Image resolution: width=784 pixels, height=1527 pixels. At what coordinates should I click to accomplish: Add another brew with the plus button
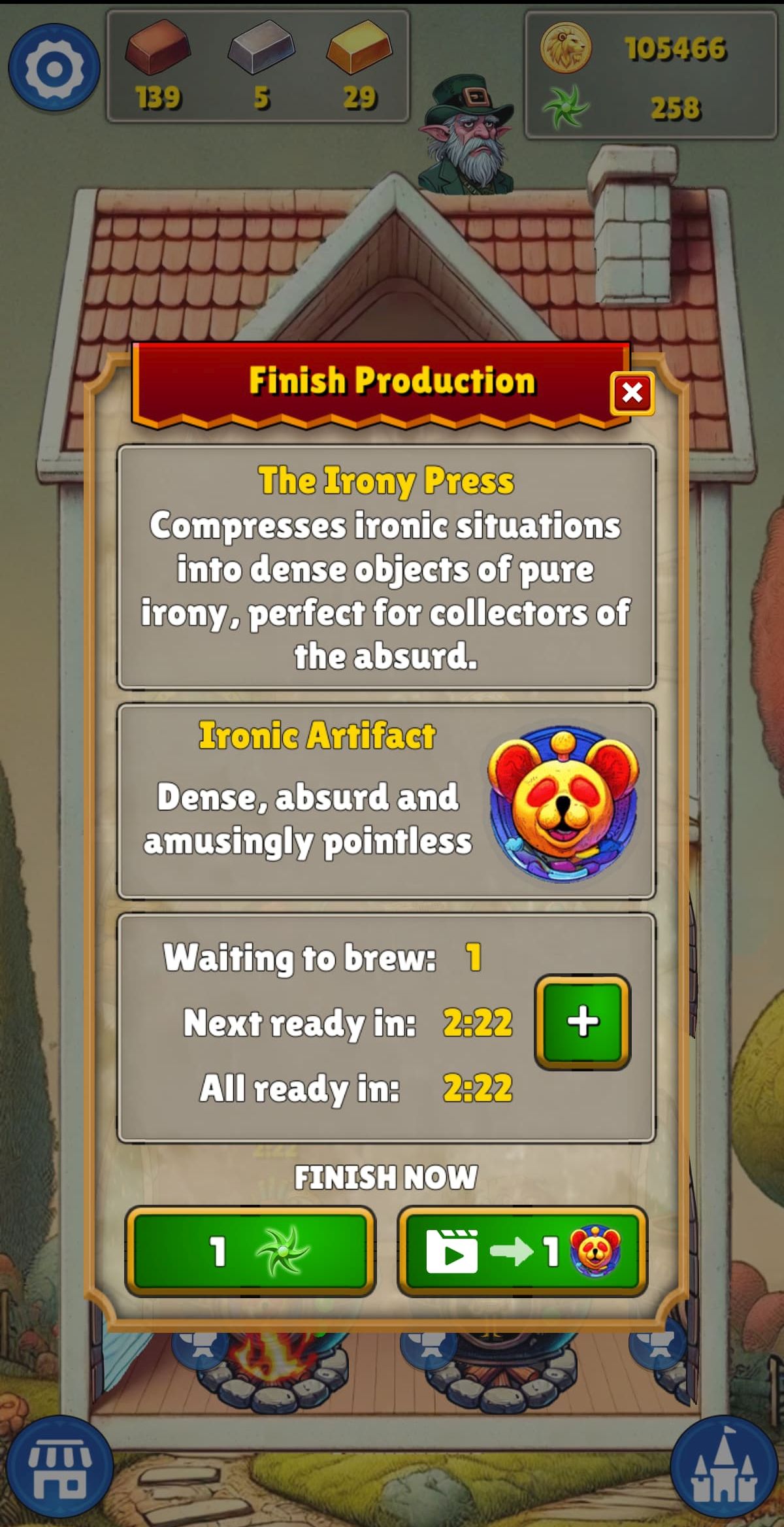[582, 1022]
